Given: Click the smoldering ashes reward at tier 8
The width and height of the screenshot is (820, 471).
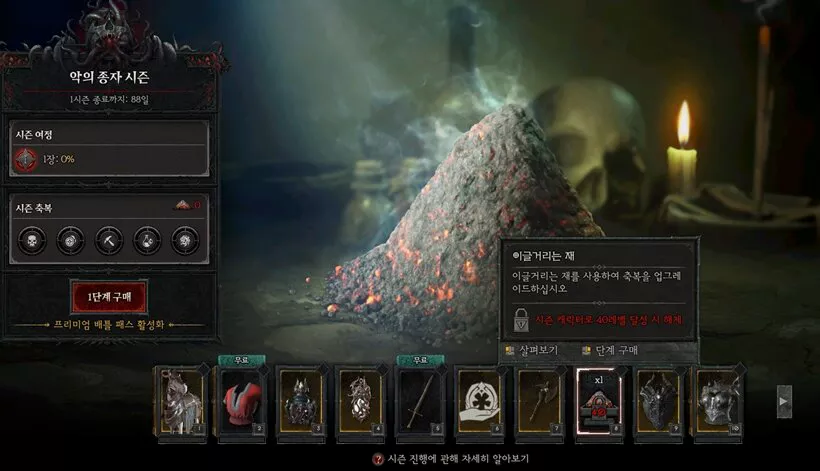Looking at the screenshot, I should [x=600, y=403].
